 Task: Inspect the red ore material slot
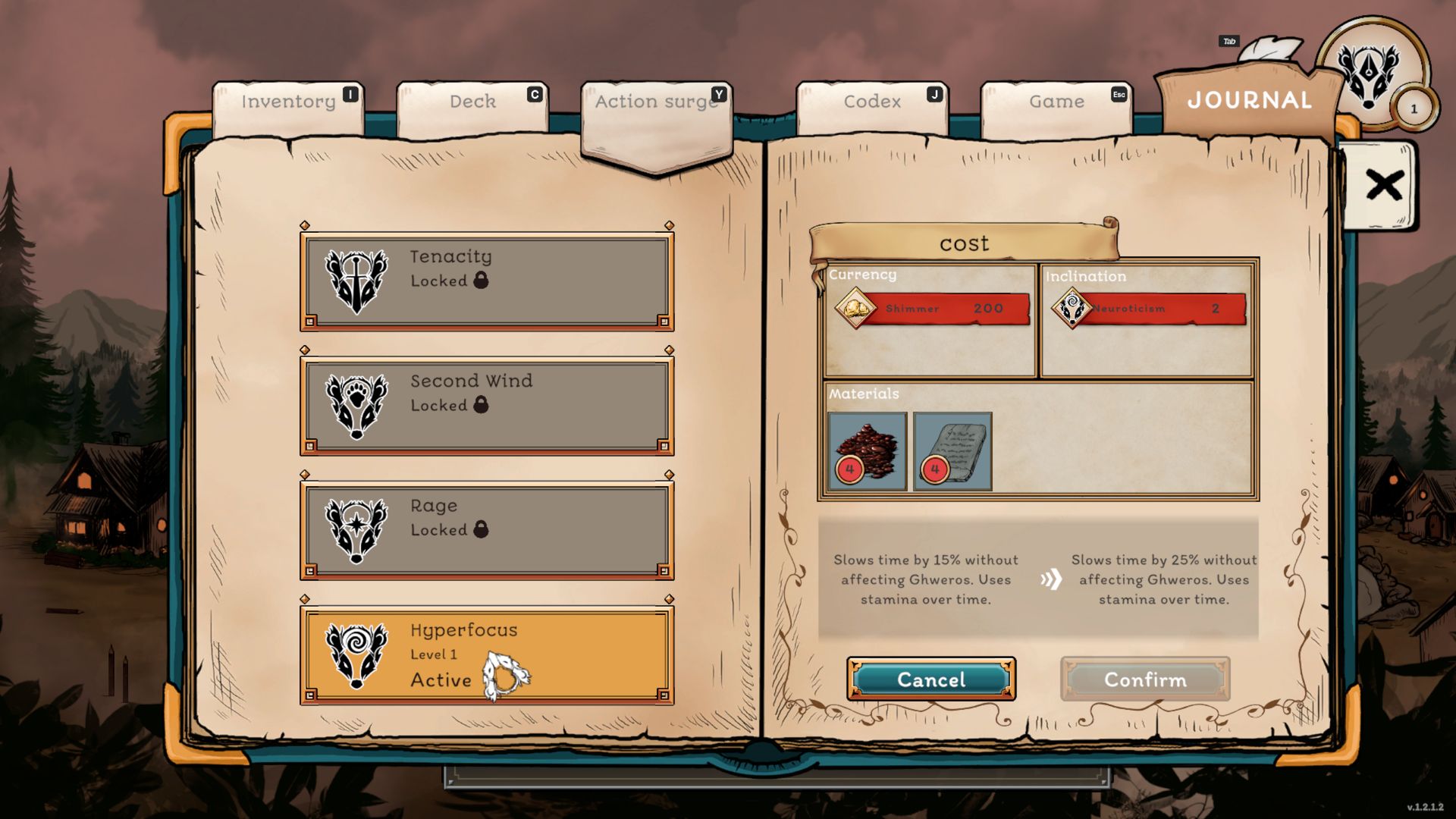tap(868, 451)
